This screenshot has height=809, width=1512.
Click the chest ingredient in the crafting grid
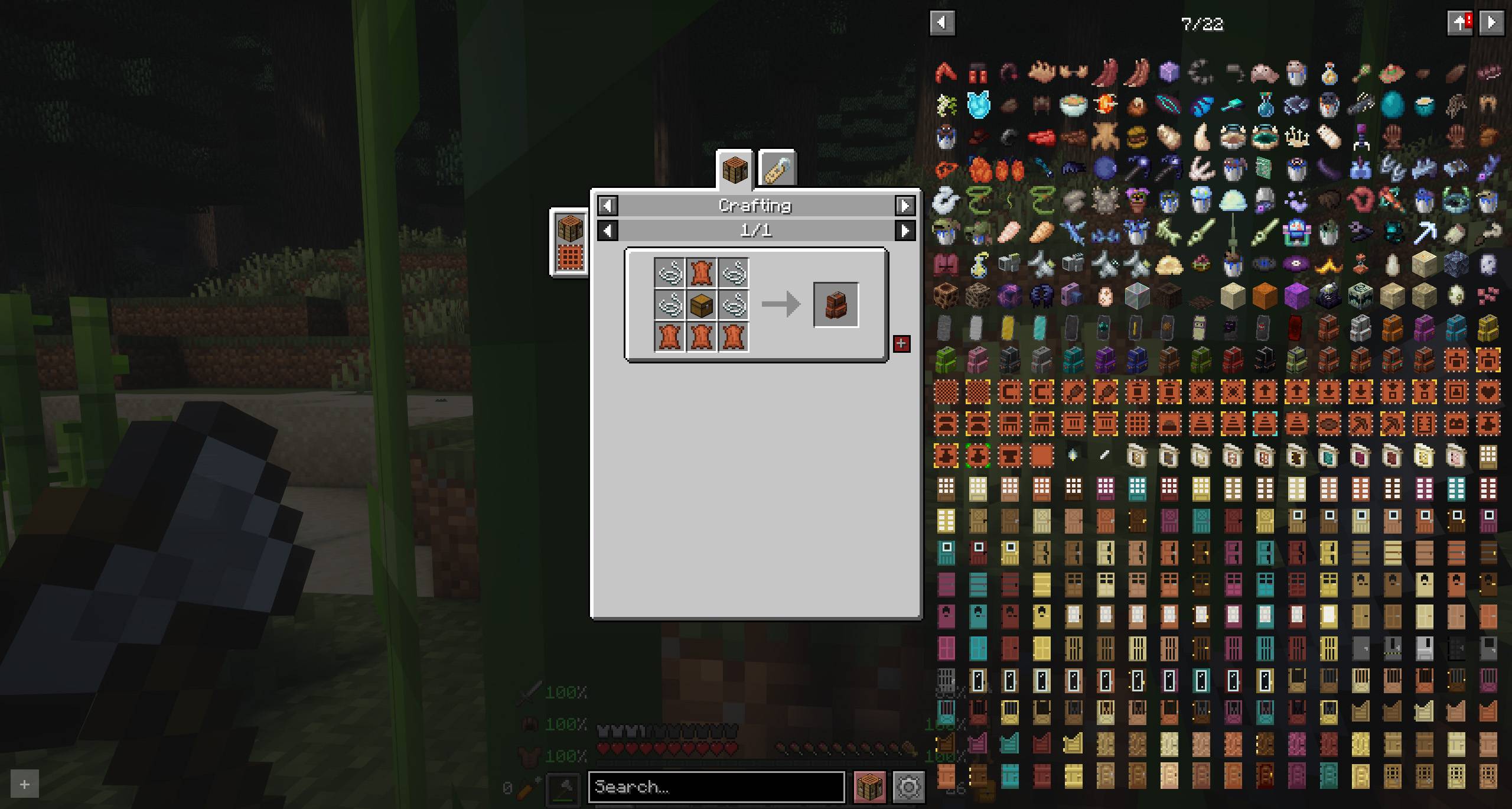pyautogui.click(x=701, y=305)
